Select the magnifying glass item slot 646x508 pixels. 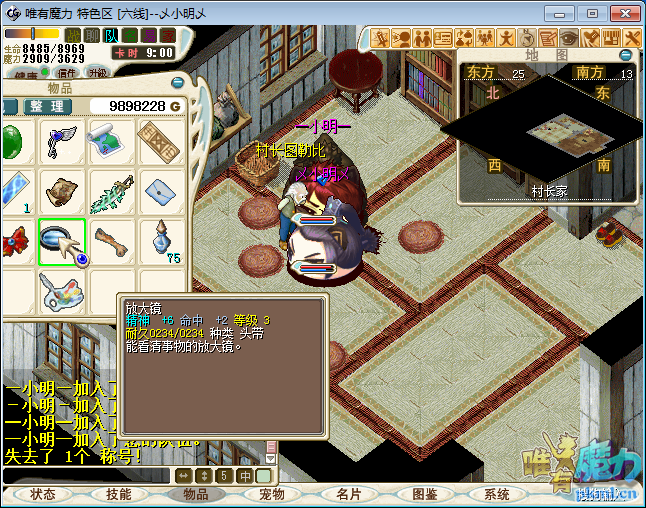(x=62, y=243)
